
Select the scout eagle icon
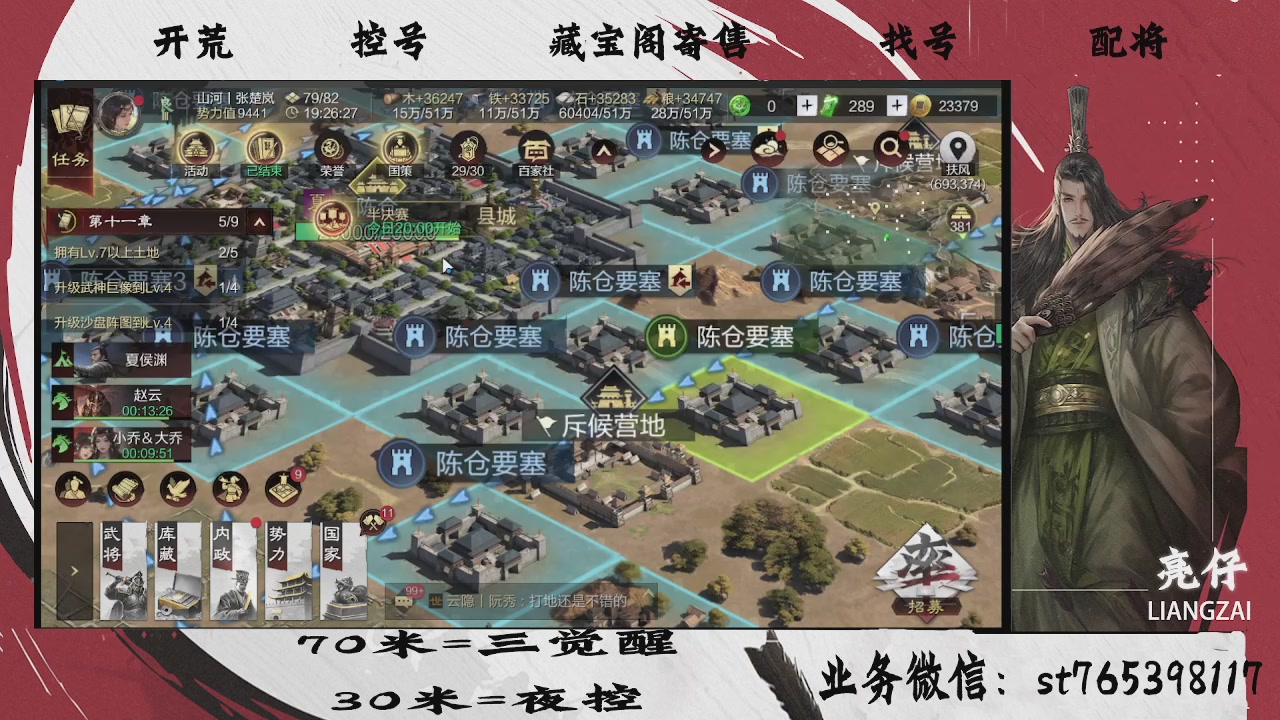(x=178, y=488)
